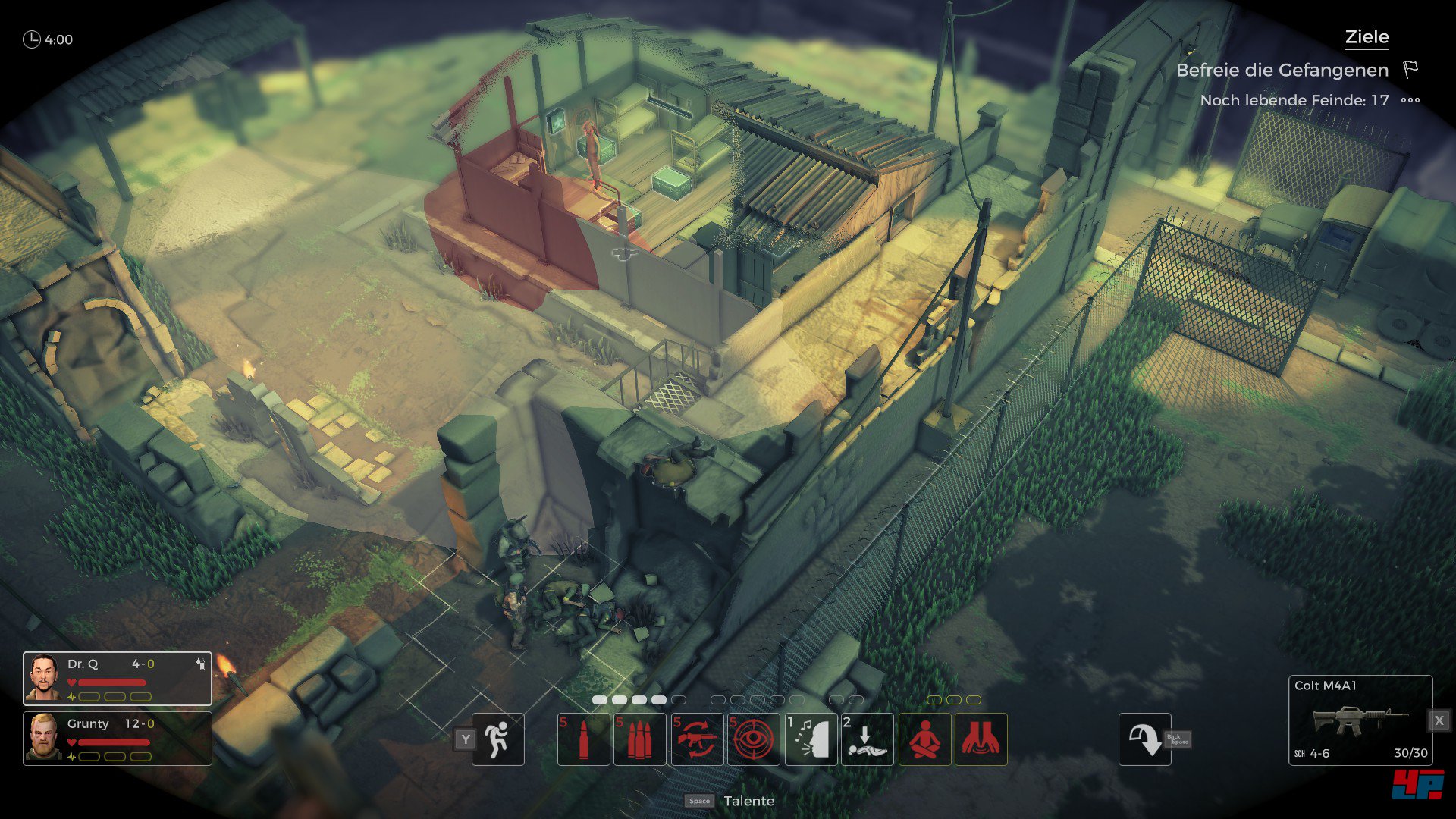Open the Ziele objectives header
Image resolution: width=1456 pixels, height=819 pixels.
point(1367,37)
